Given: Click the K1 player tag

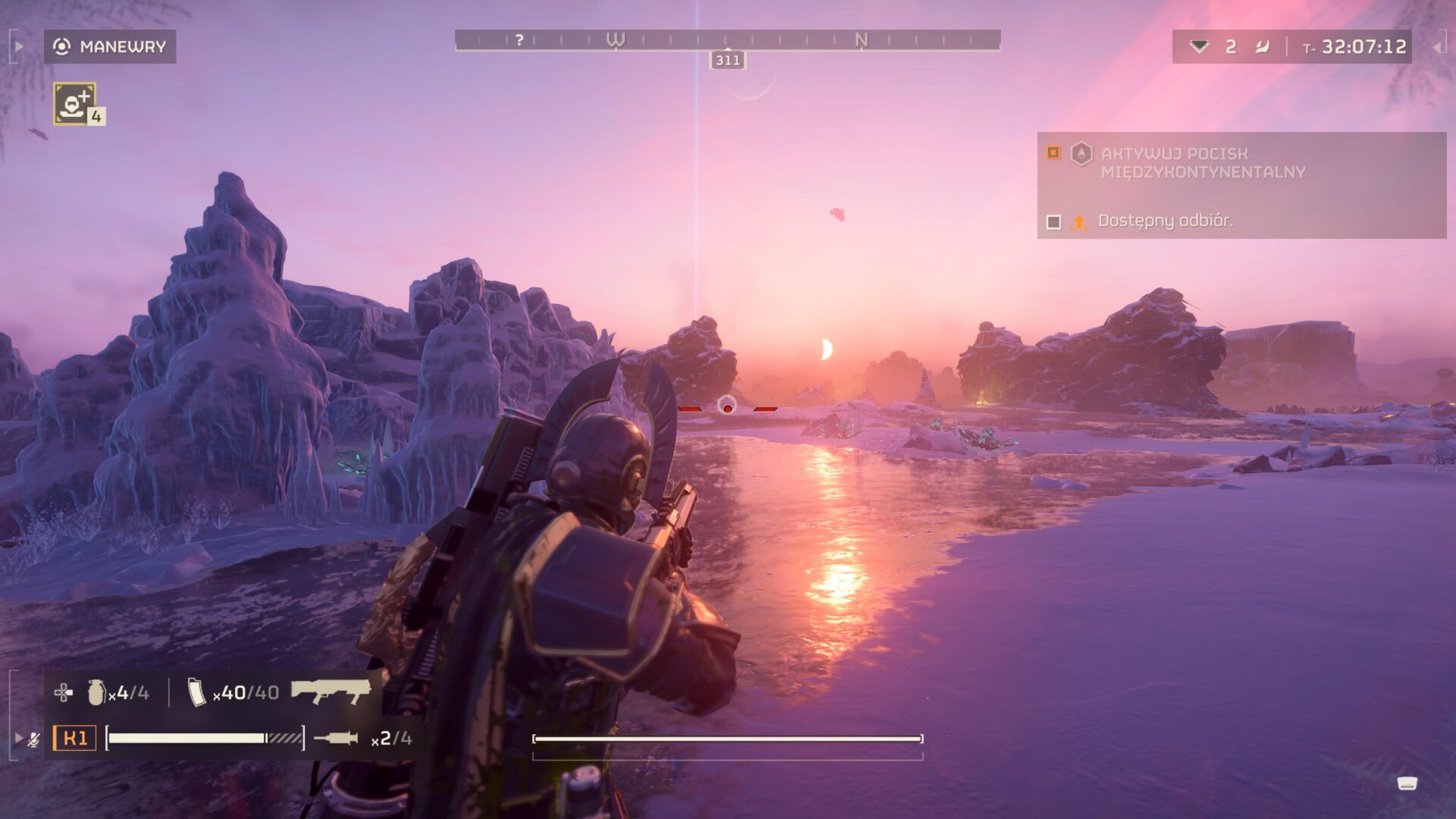Looking at the screenshot, I should pyautogui.click(x=74, y=738).
